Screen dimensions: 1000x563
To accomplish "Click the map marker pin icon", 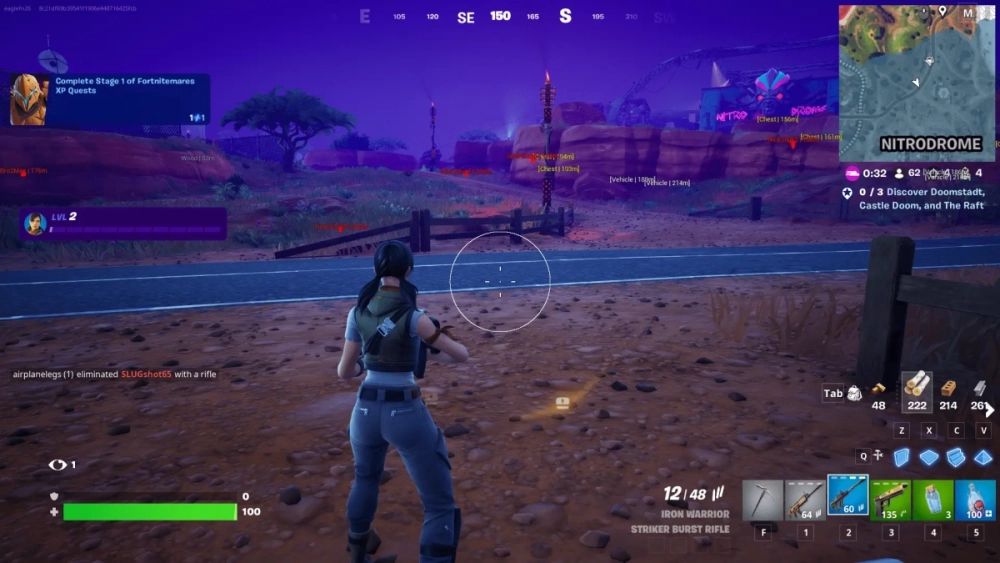I will click(942, 11).
